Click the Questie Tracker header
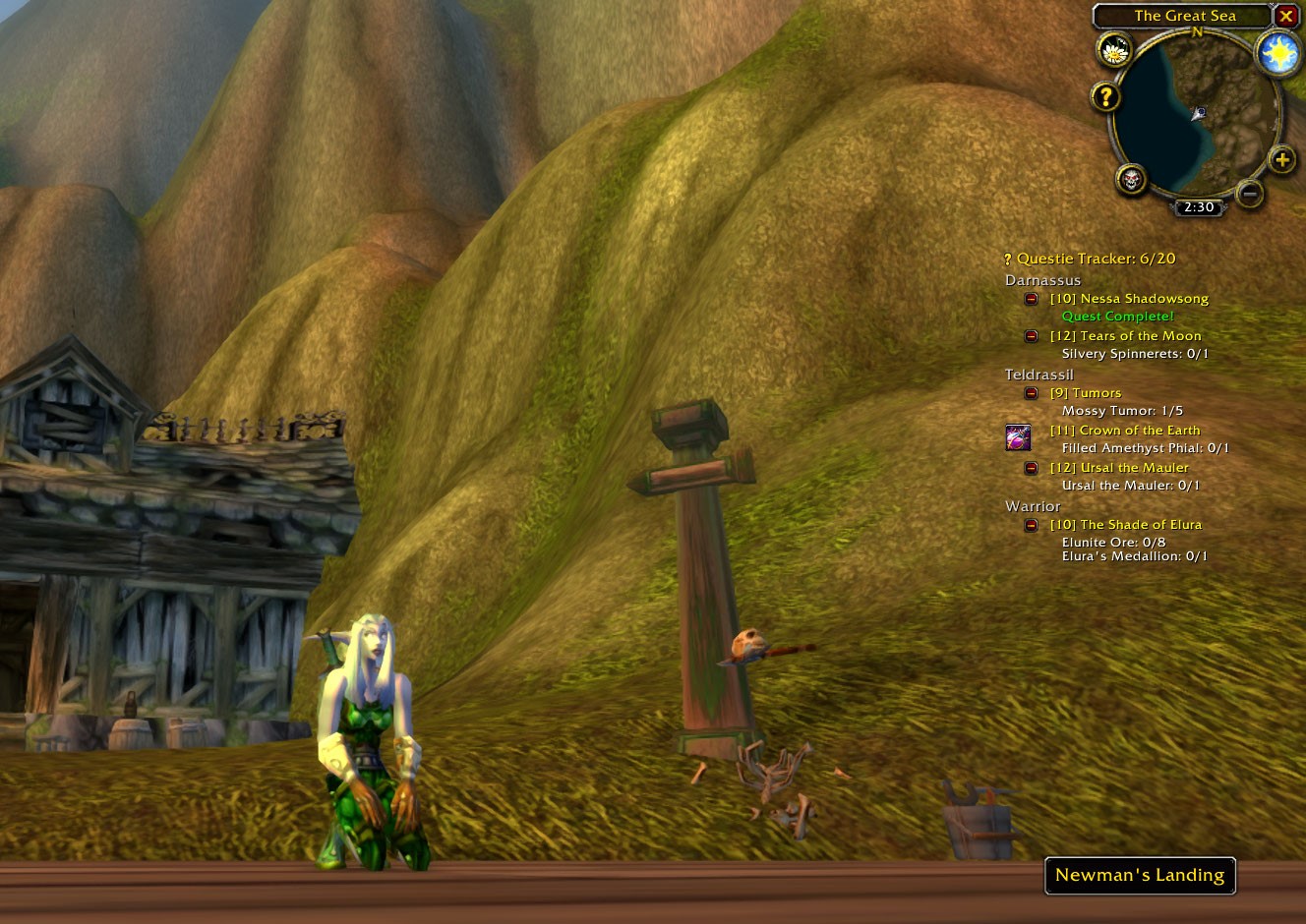This screenshot has height=924, width=1306. pyautogui.click(x=1096, y=259)
